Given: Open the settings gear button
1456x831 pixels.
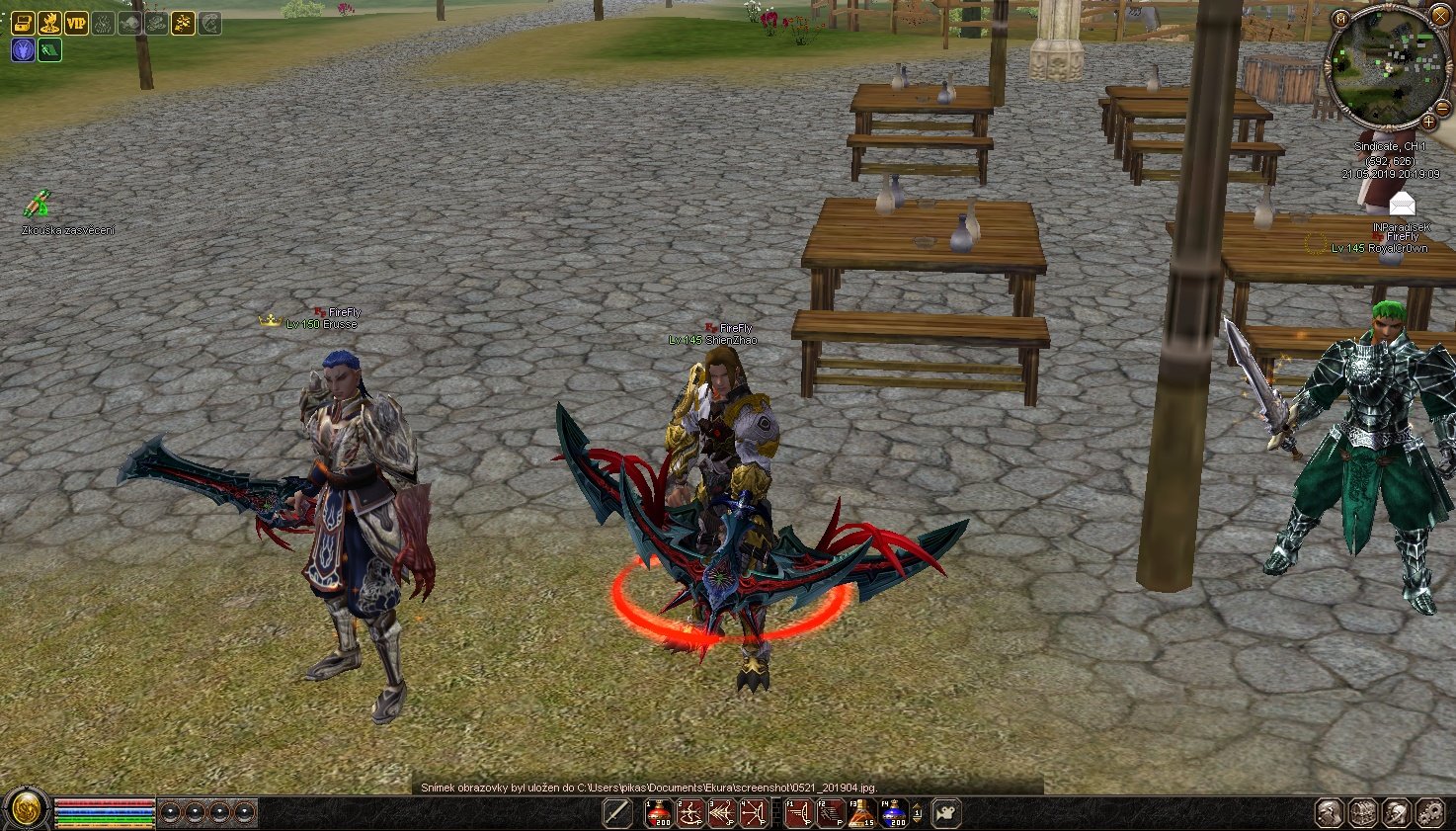Looking at the screenshot, I should point(1430,812).
